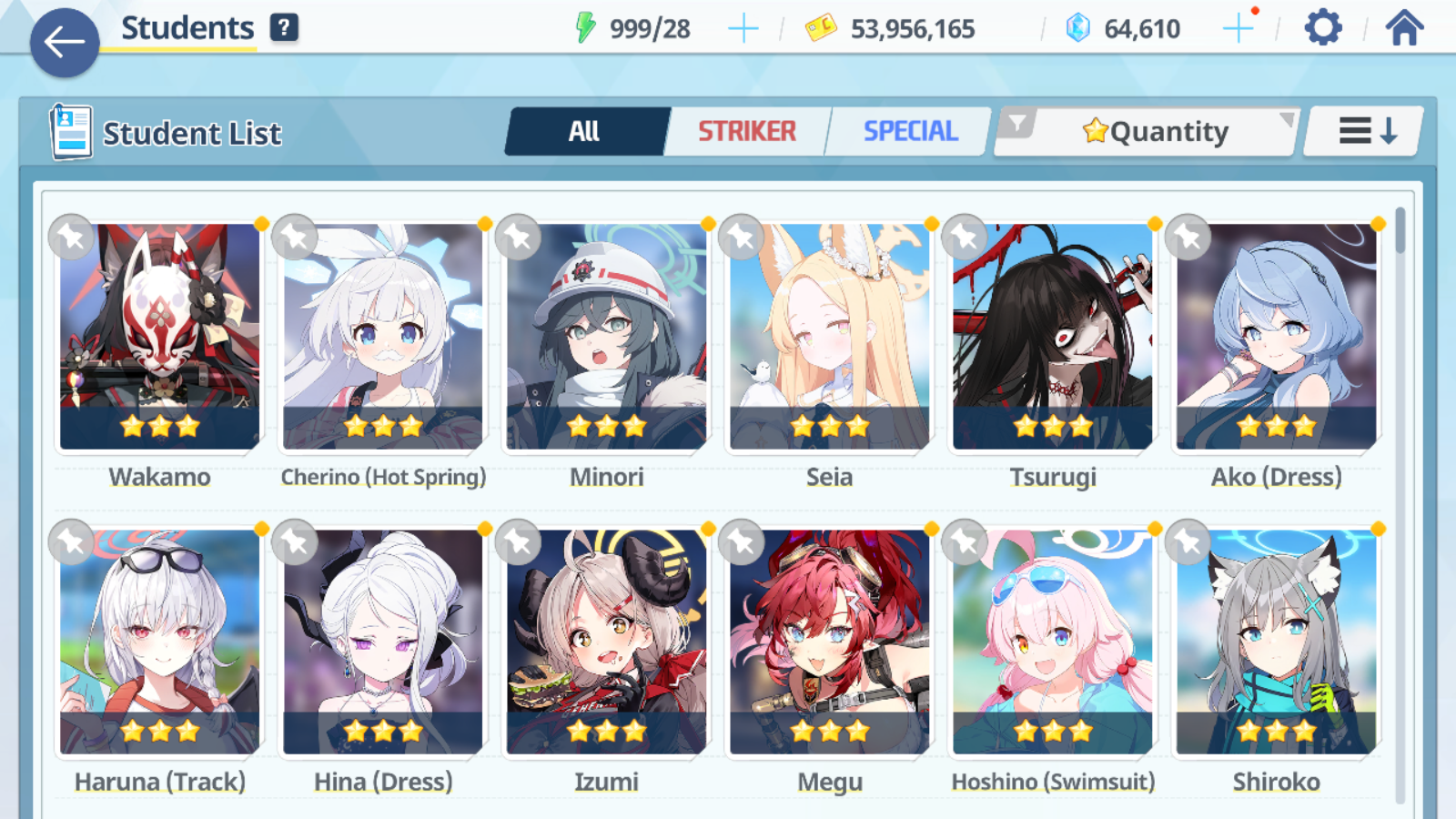
Task: Open the Students help question mark
Action: (x=285, y=26)
